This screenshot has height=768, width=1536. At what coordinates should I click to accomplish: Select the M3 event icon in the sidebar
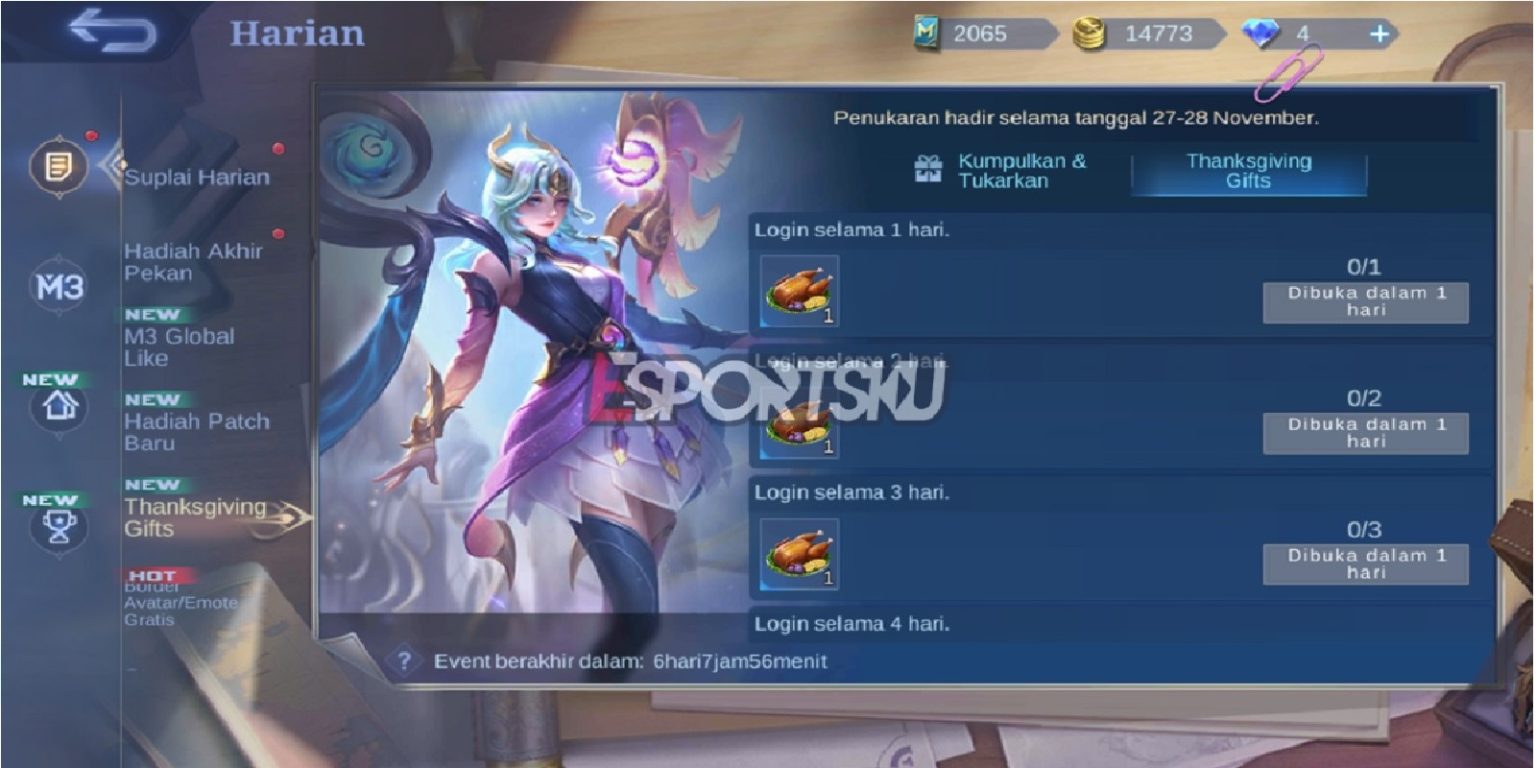point(57,286)
